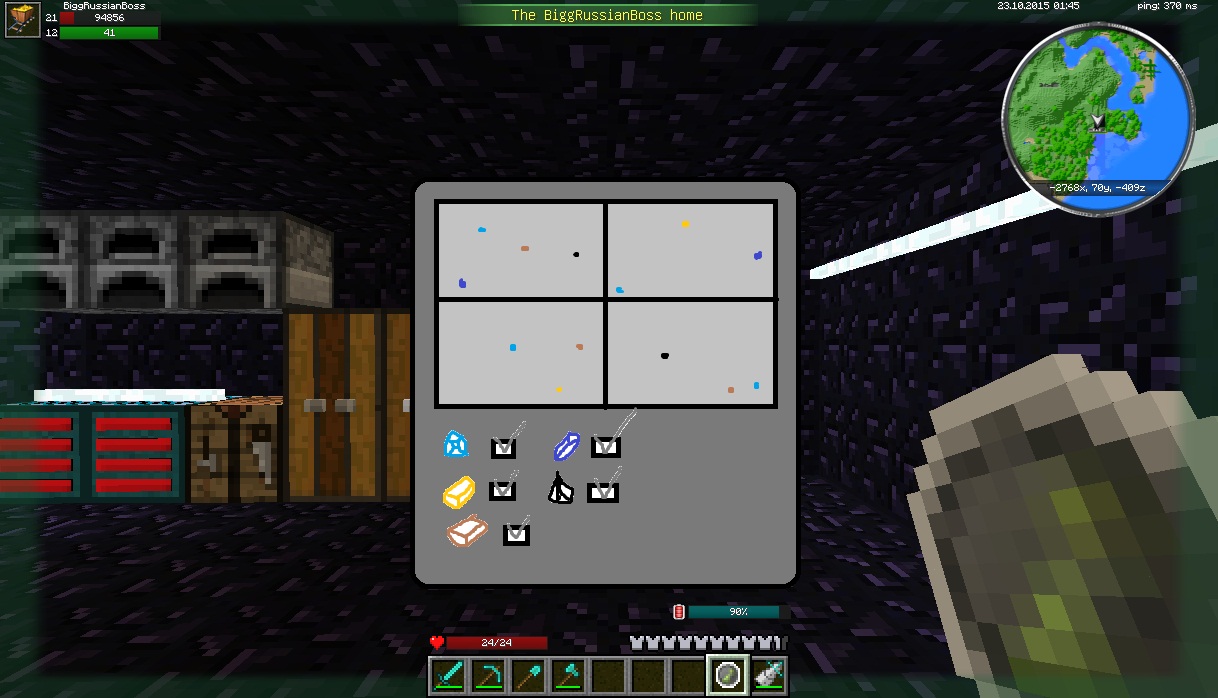Screen dimensions: 1218x698
Task: Toggle the checkbox next to the diamond icon
Action: [503, 448]
